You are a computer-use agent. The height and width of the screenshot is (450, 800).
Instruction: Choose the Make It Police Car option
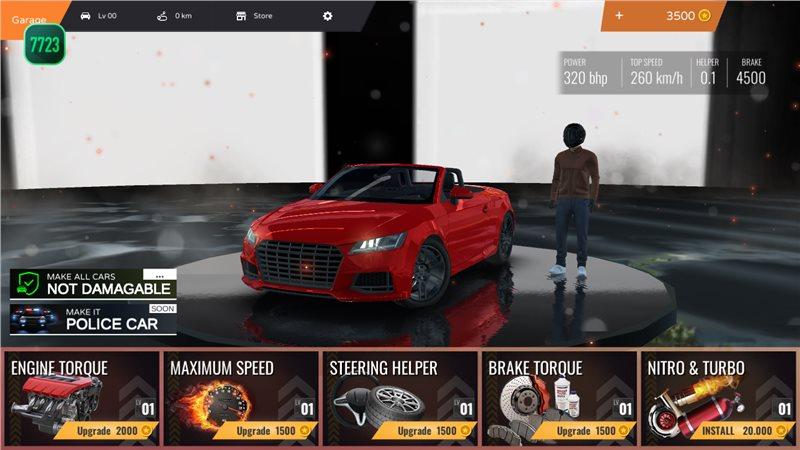[94, 319]
